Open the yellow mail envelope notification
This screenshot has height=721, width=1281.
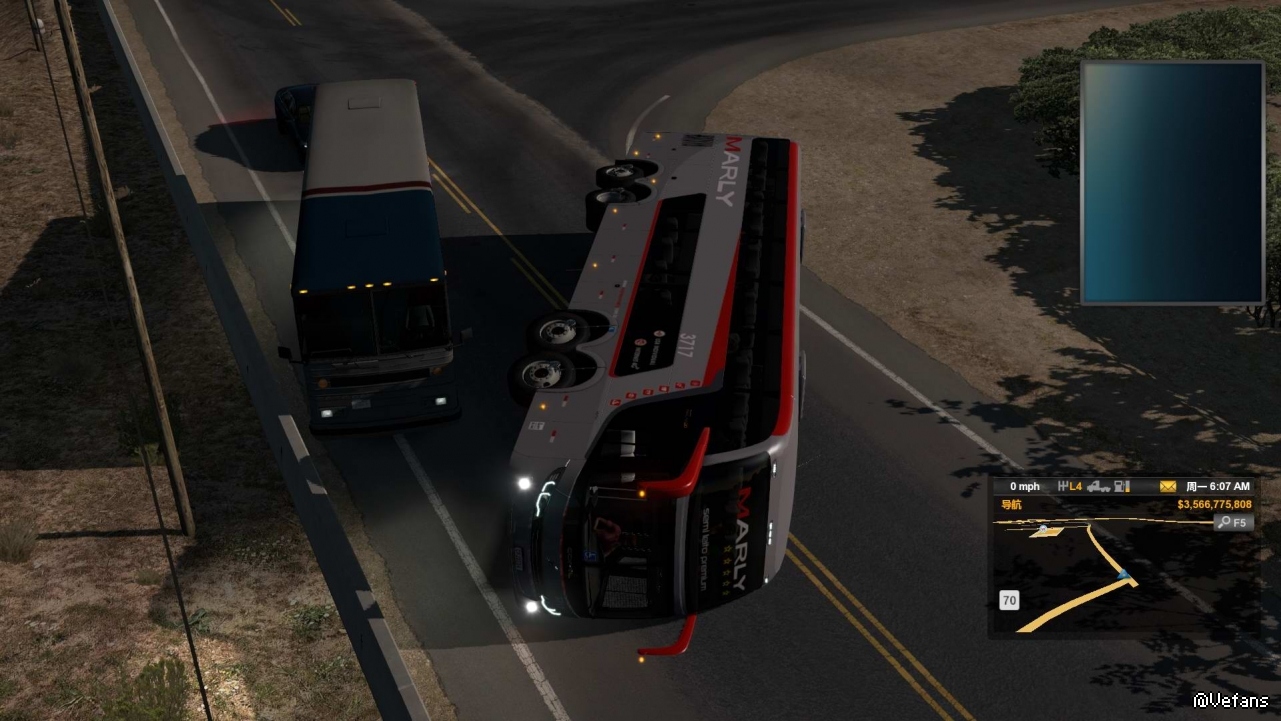point(1167,486)
